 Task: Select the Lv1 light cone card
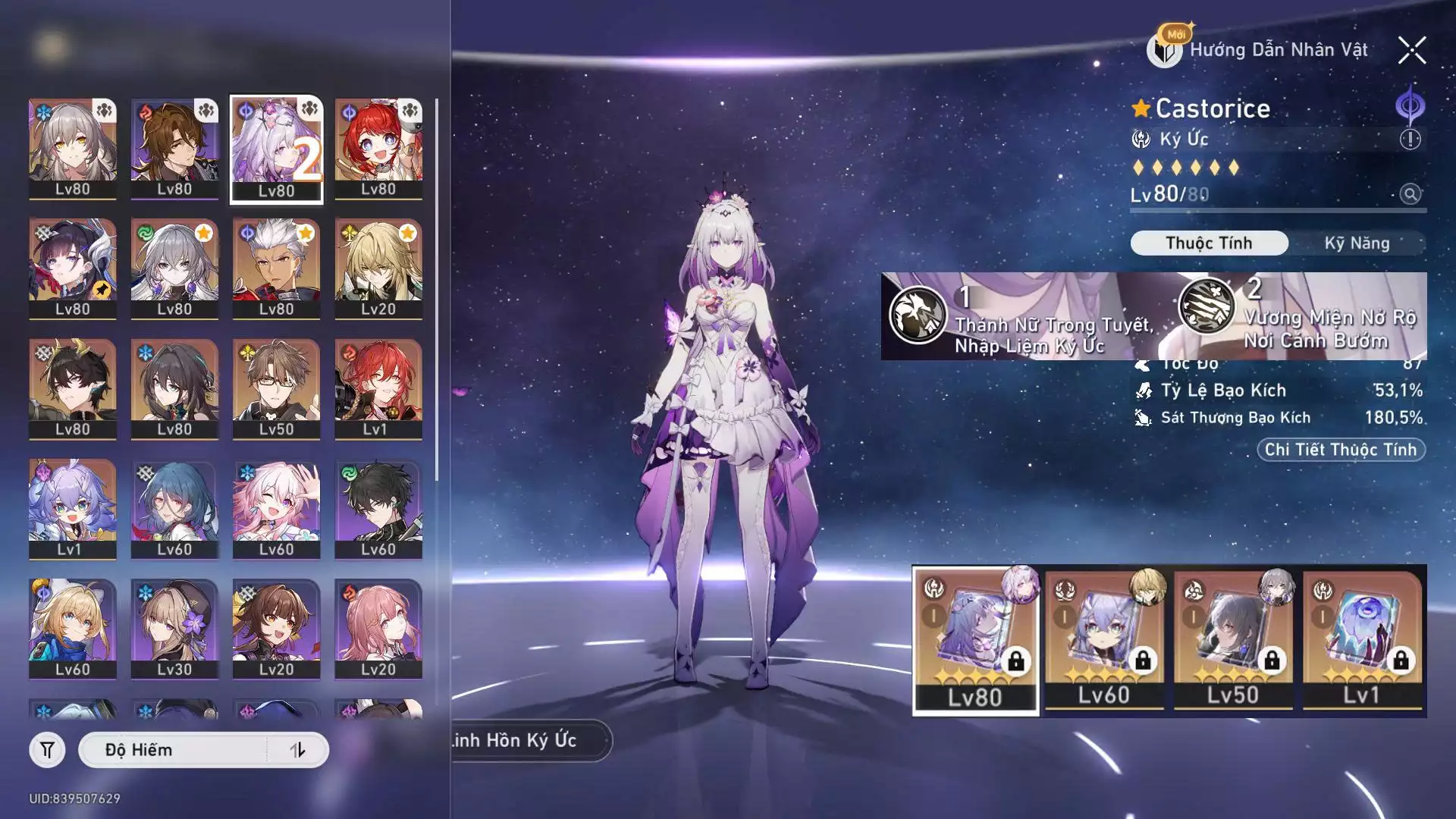point(1362,639)
